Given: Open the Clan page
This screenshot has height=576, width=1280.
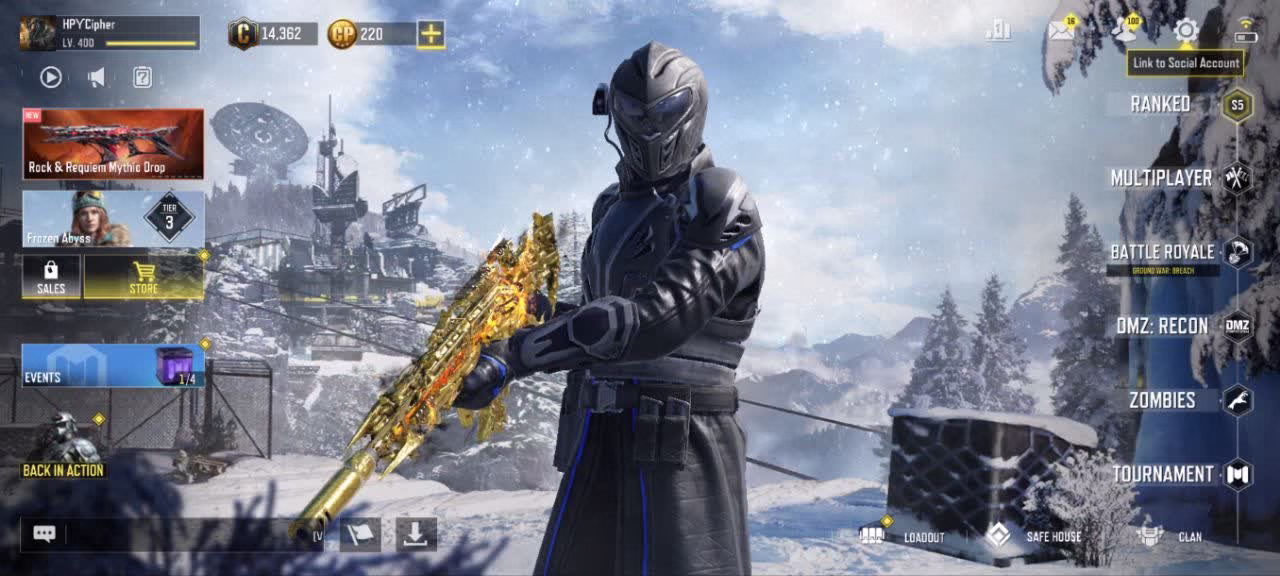Looking at the screenshot, I should pyautogui.click(x=1170, y=536).
